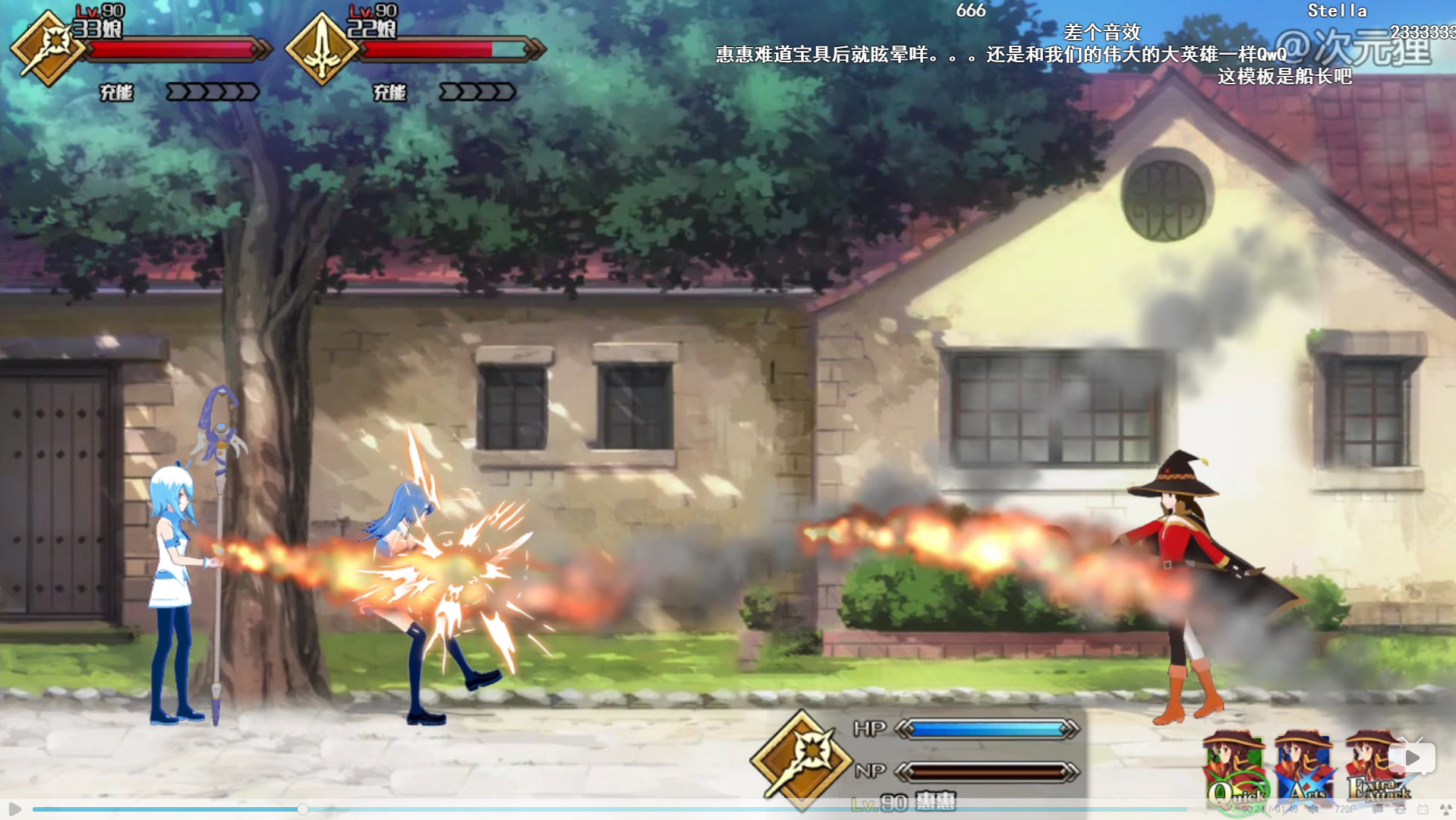
Task: Click the staff class icon of Lv.90 33娘
Action: tap(49, 46)
